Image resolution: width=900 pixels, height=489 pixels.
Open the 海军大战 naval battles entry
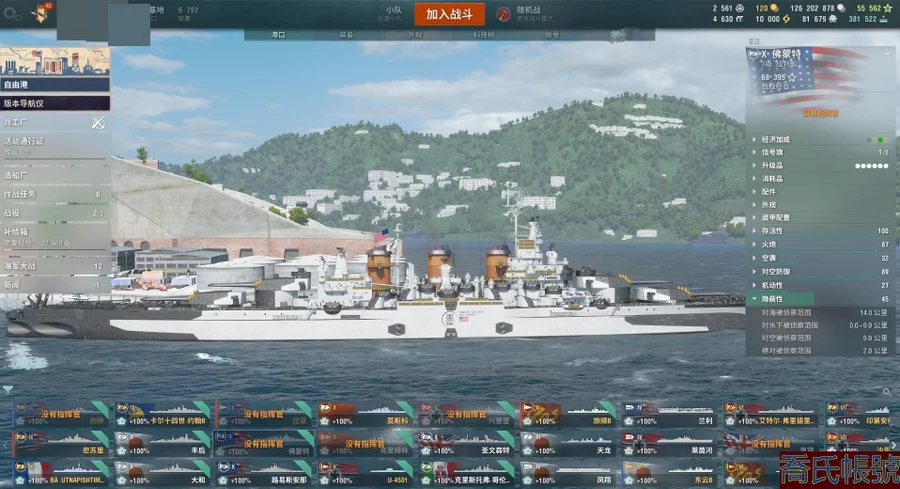click(x=54, y=267)
